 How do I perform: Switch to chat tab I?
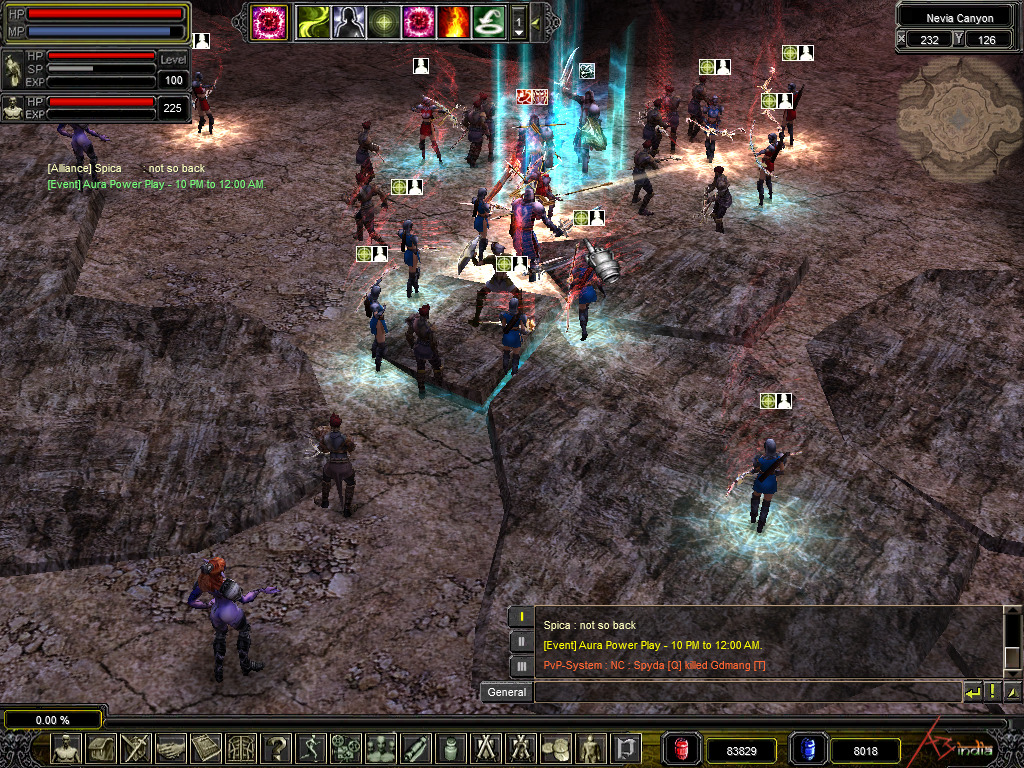(x=521, y=617)
